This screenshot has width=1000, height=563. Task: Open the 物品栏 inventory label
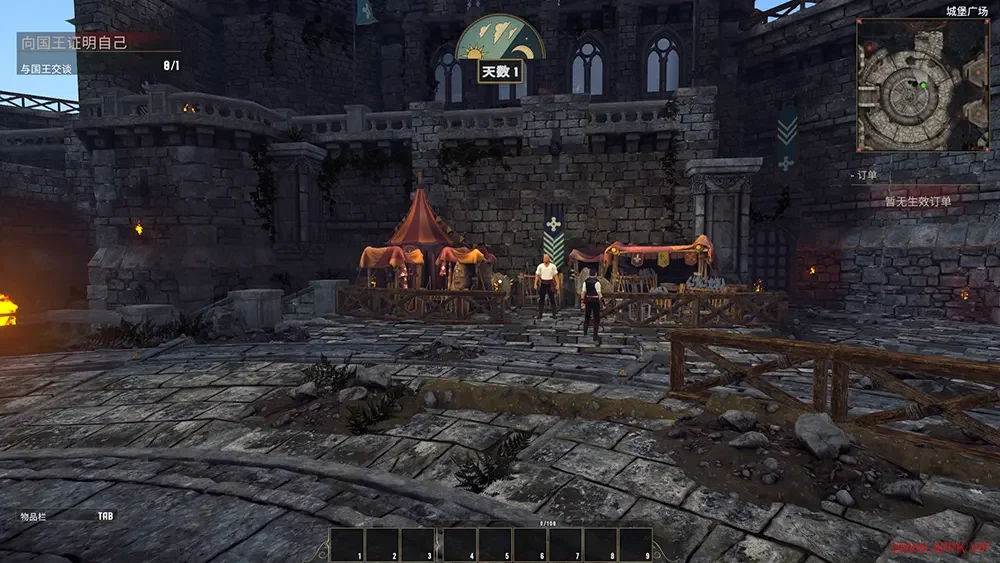tap(35, 516)
